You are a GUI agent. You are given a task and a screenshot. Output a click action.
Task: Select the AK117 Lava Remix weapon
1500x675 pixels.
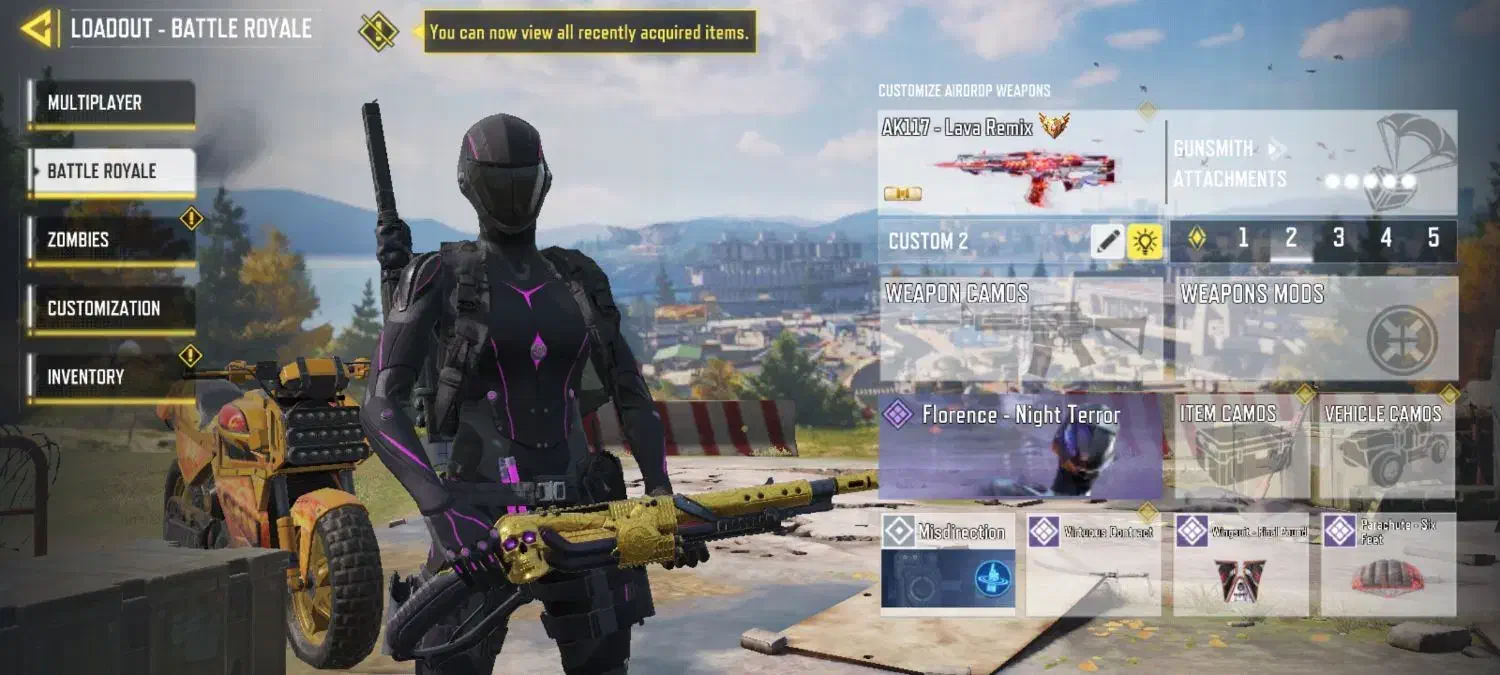click(x=1020, y=162)
